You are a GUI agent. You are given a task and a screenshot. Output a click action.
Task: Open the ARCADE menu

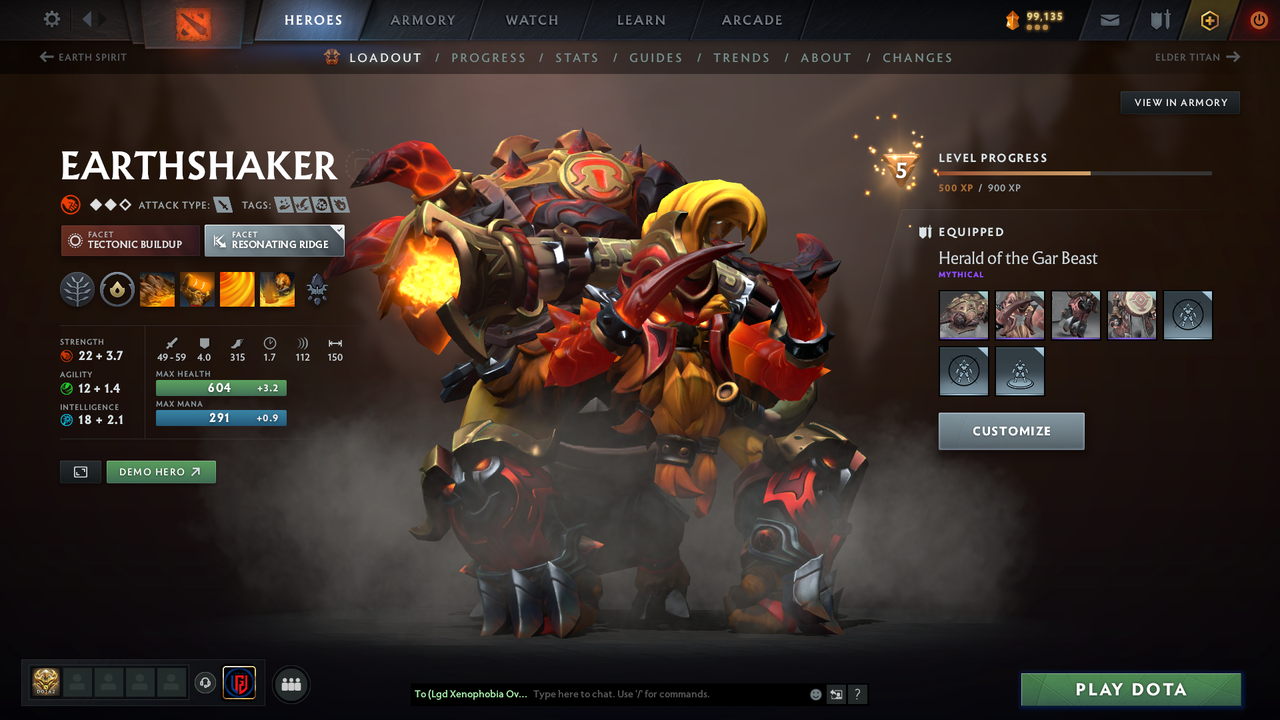tap(751, 20)
